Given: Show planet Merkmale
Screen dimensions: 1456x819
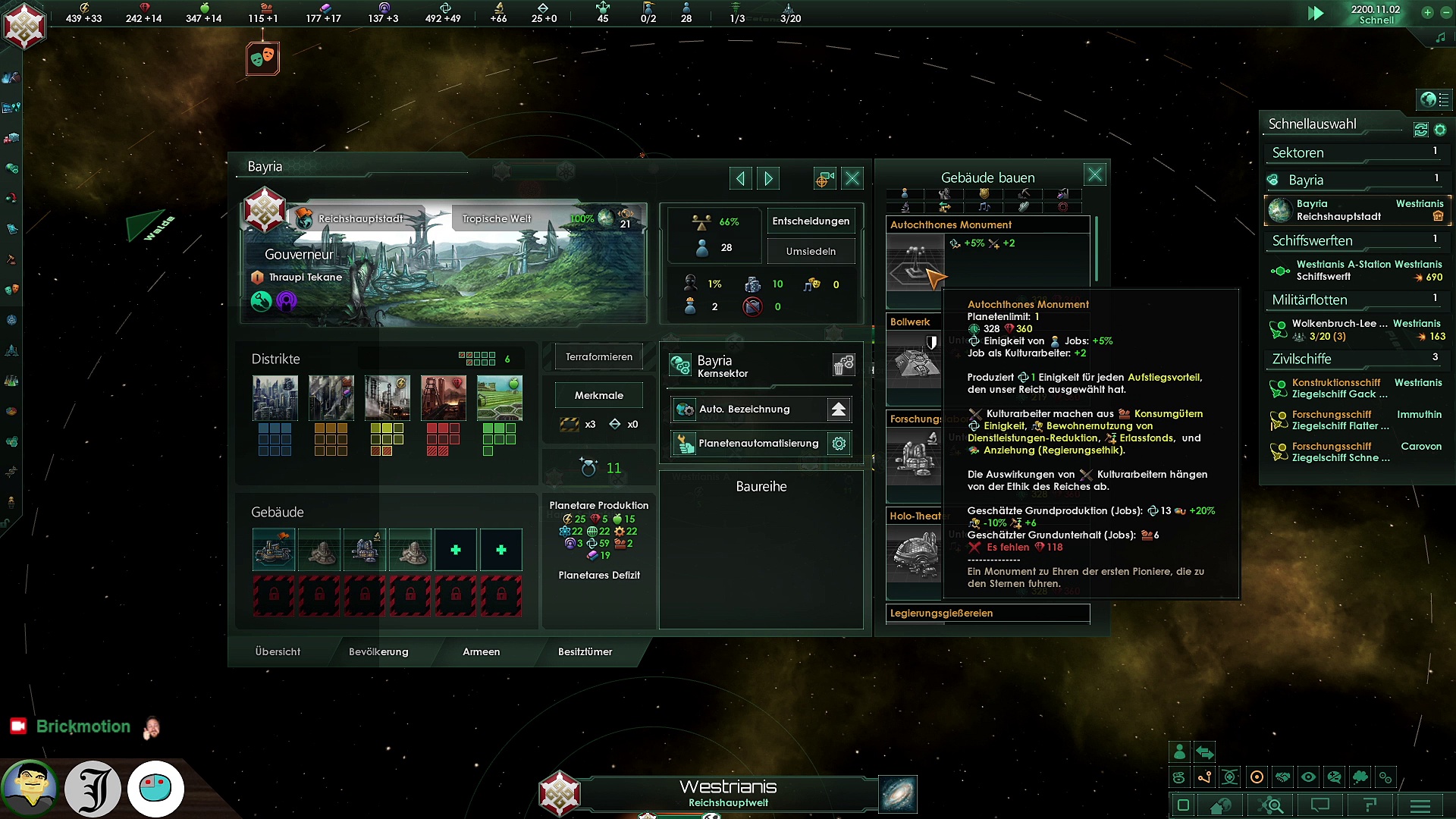Looking at the screenshot, I should [598, 395].
